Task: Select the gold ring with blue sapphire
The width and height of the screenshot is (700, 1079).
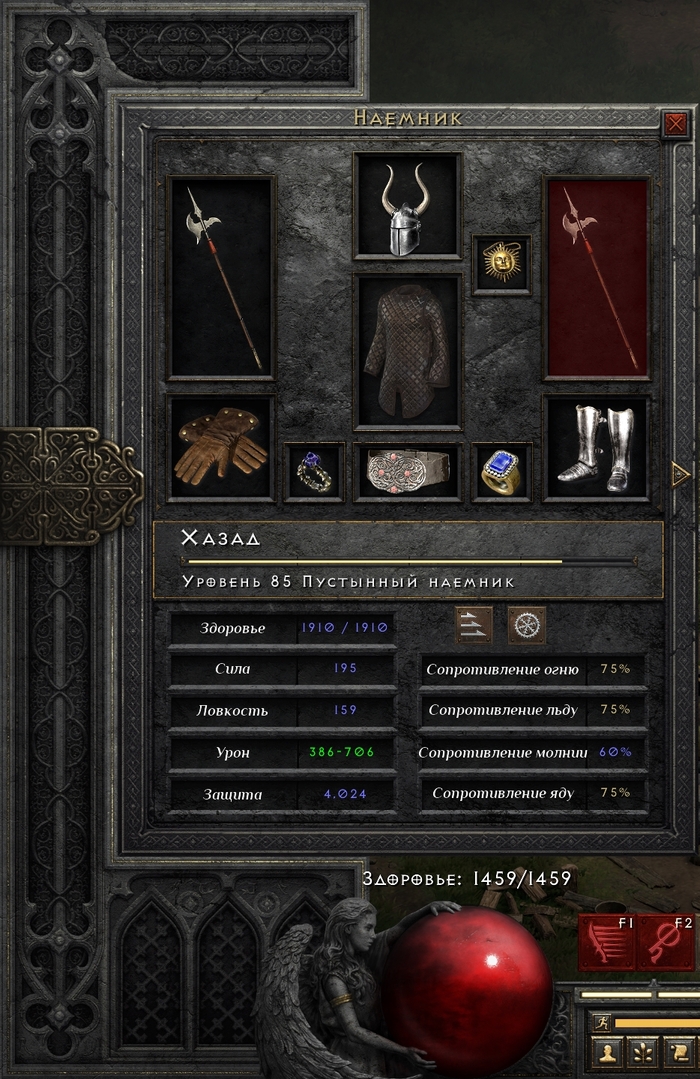Action: 501,471
